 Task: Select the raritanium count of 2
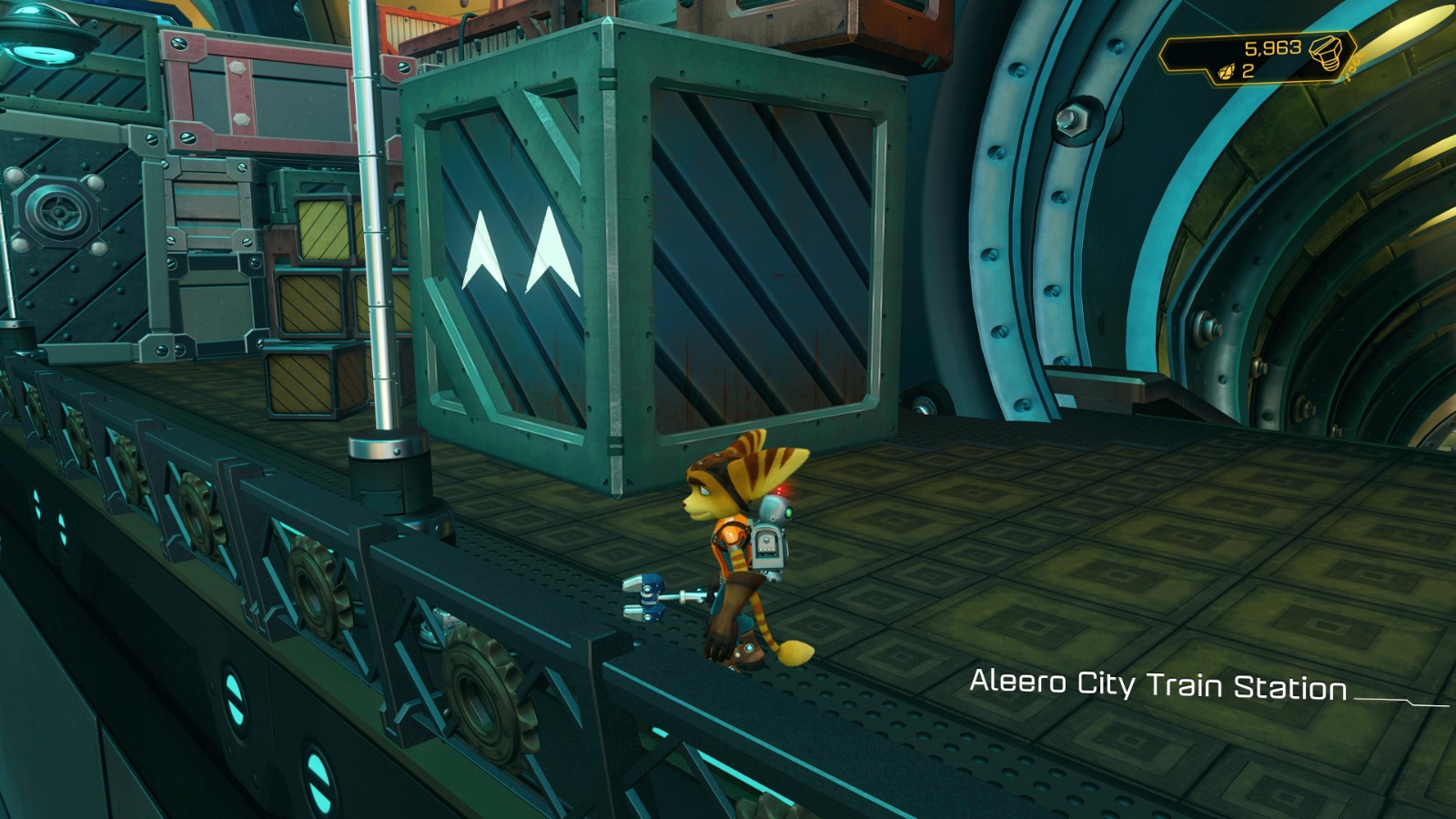pyautogui.click(x=1248, y=71)
